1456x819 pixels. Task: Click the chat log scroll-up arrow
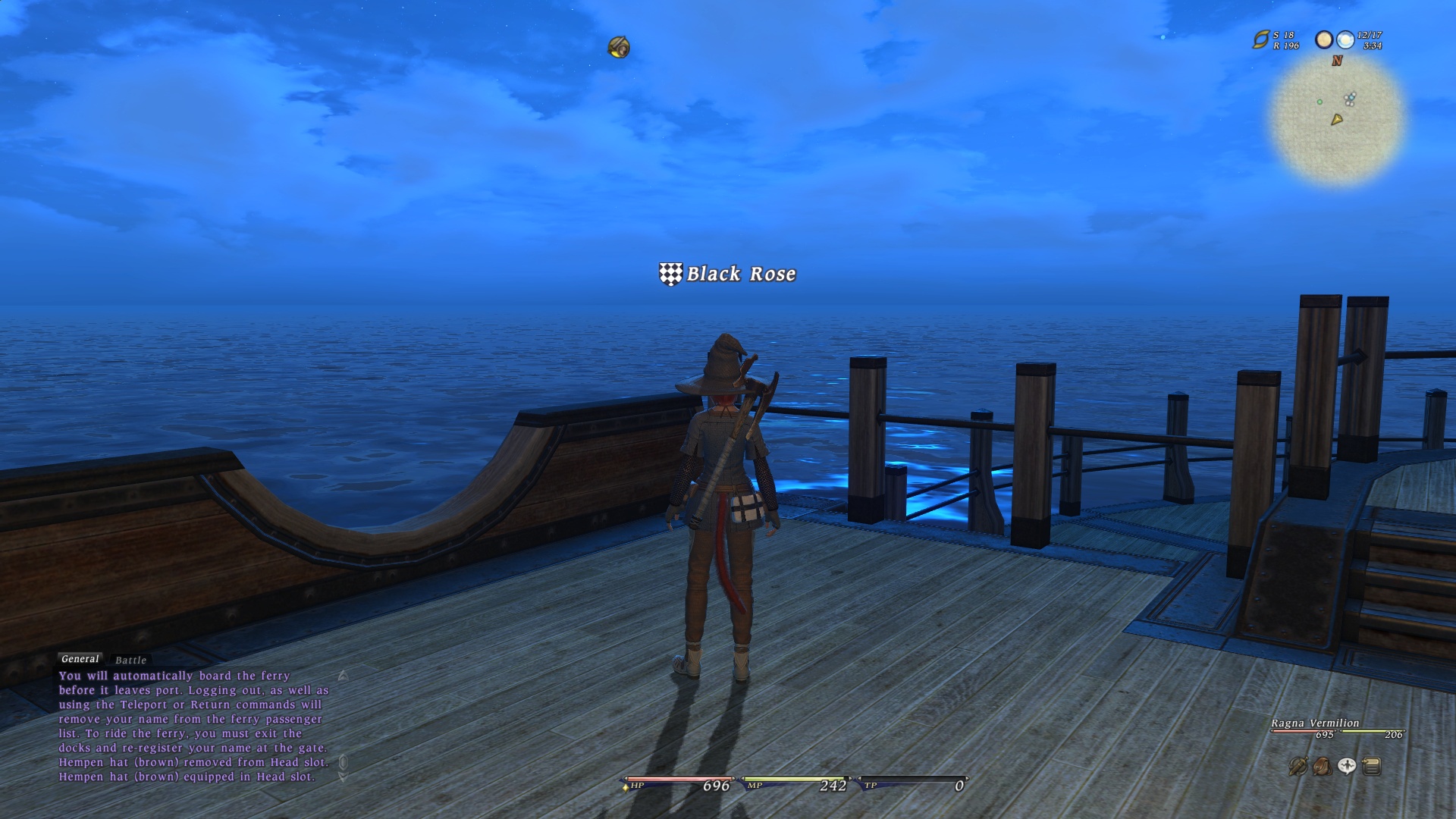click(x=343, y=676)
